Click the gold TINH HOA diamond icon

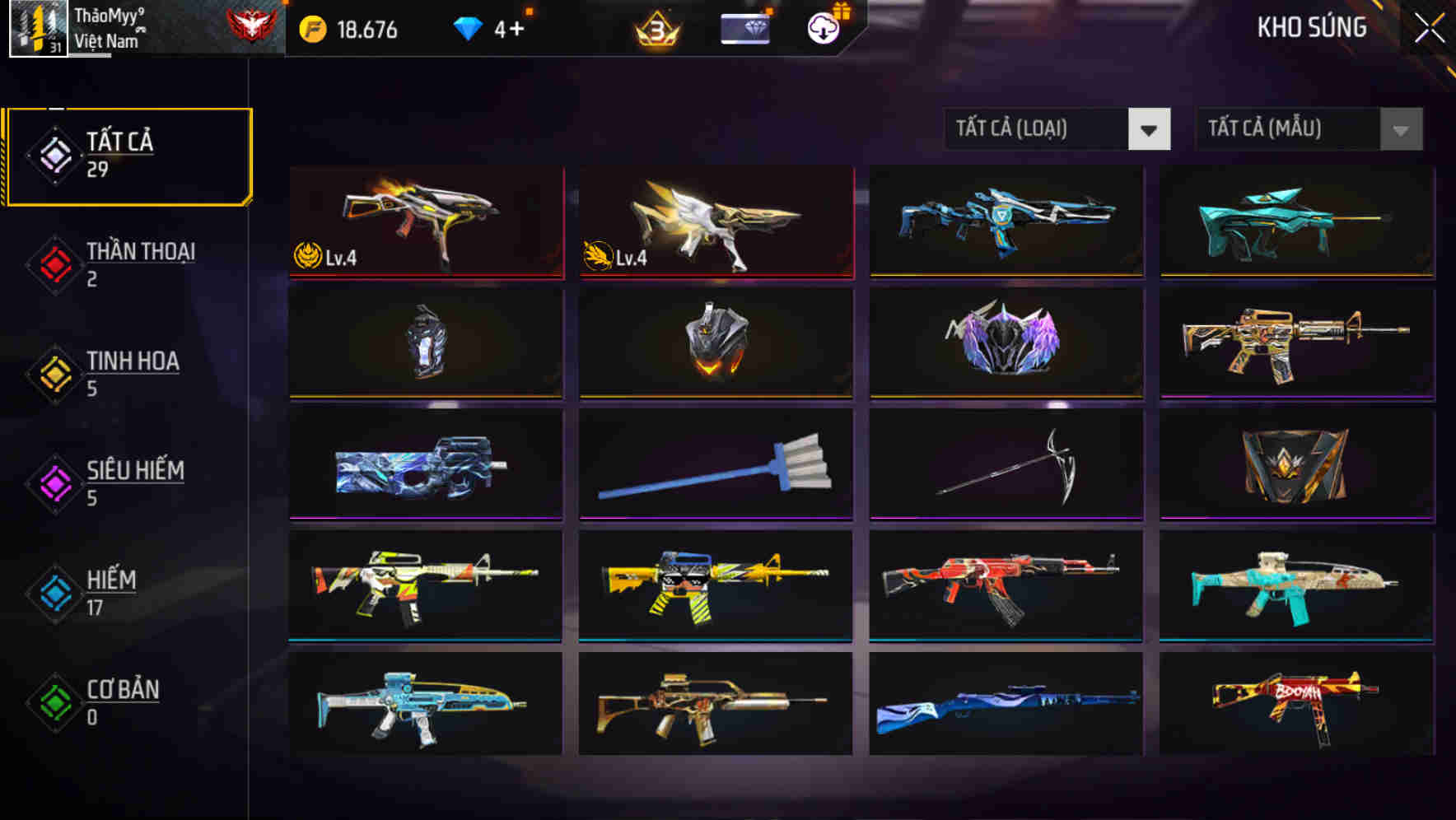pyautogui.click(x=53, y=372)
